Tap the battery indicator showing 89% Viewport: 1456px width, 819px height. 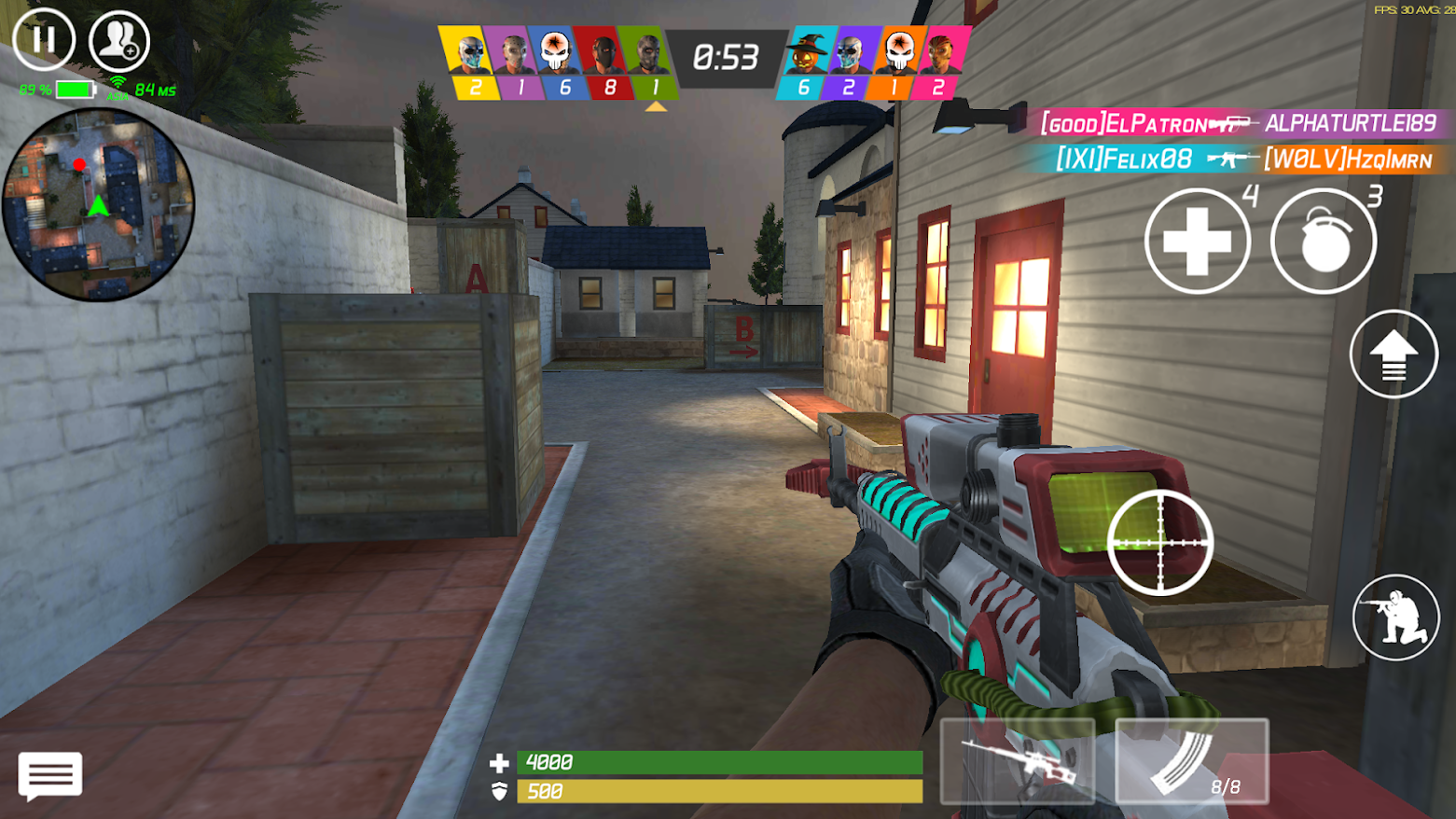56,90
